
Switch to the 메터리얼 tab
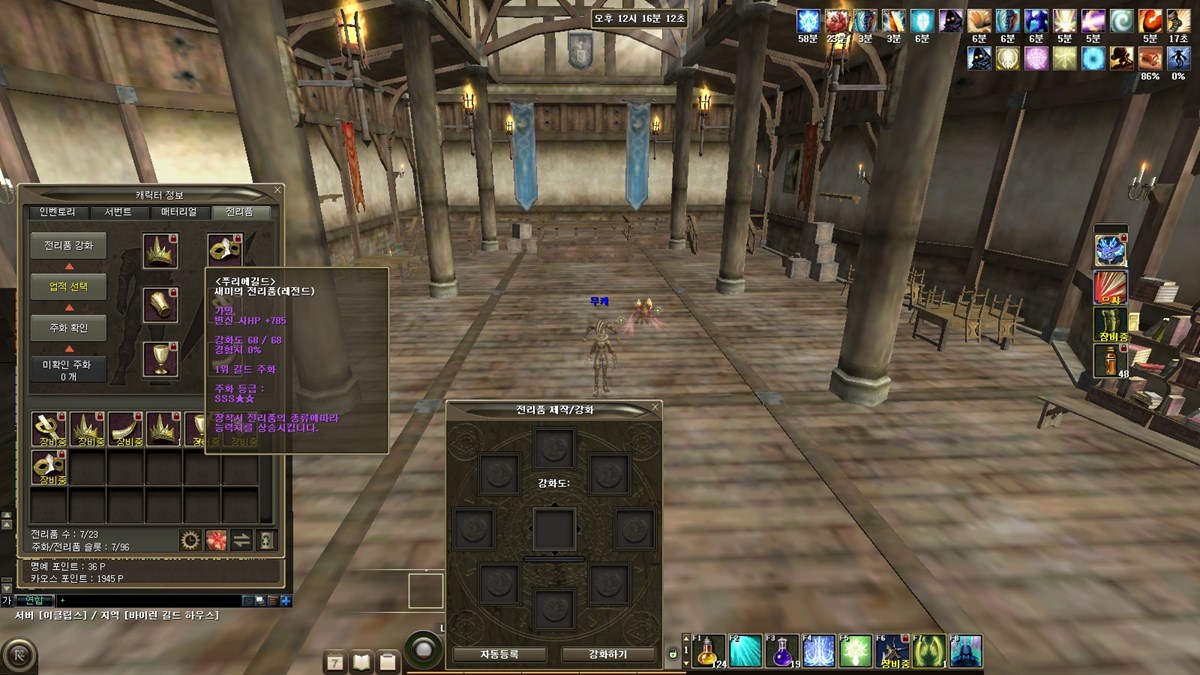click(180, 212)
